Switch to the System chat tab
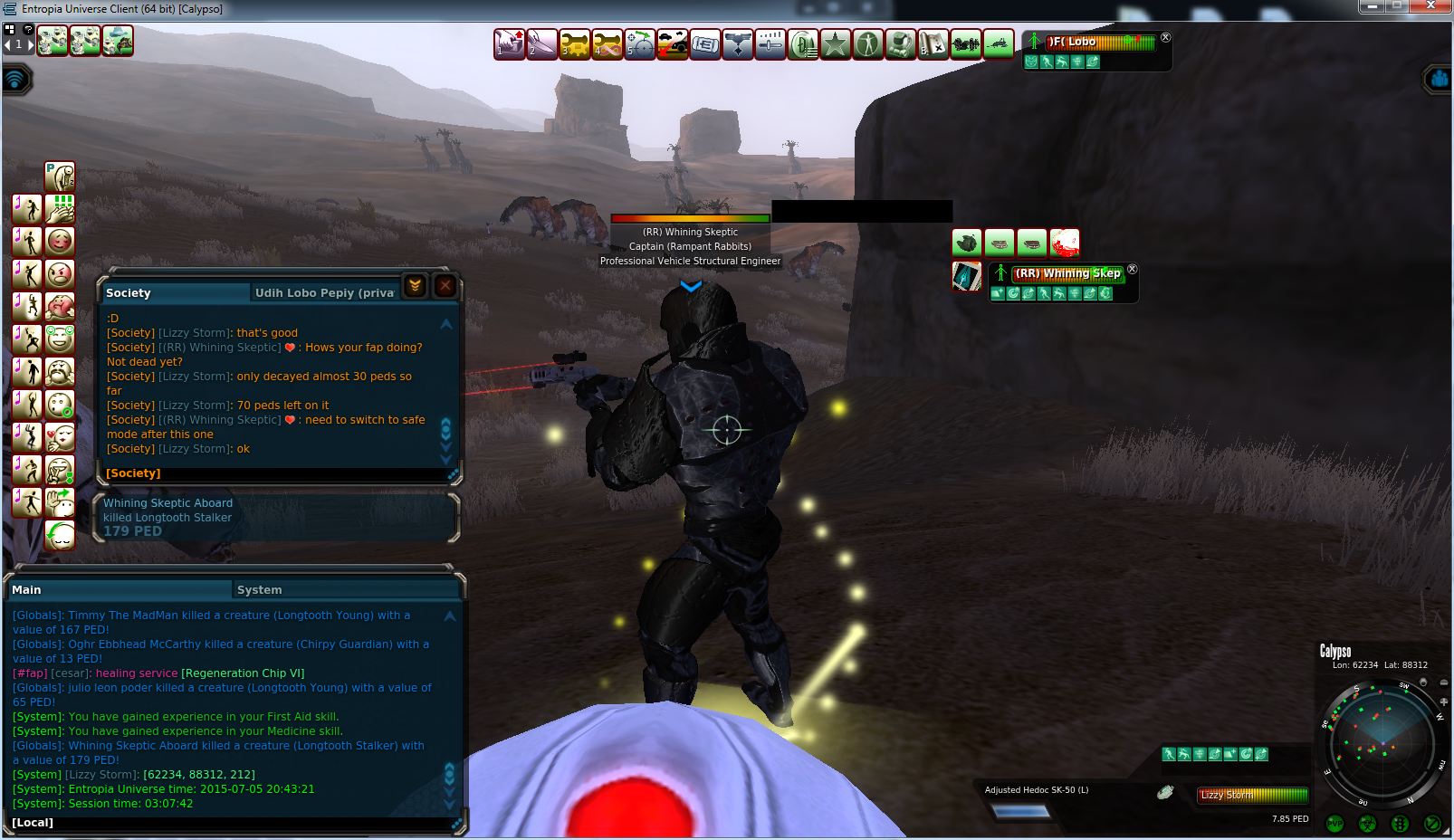 click(260, 590)
